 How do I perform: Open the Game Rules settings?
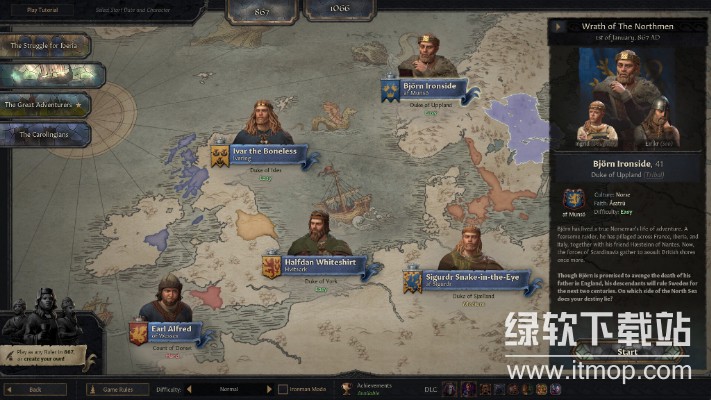tap(118, 389)
